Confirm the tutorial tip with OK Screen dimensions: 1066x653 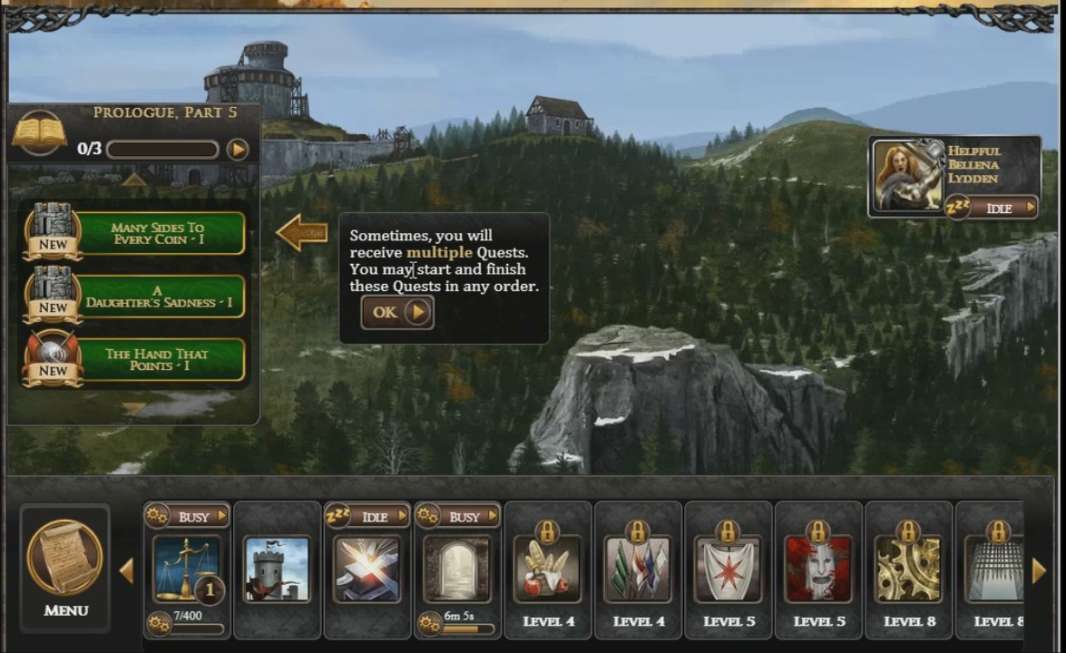pyautogui.click(x=397, y=312)
